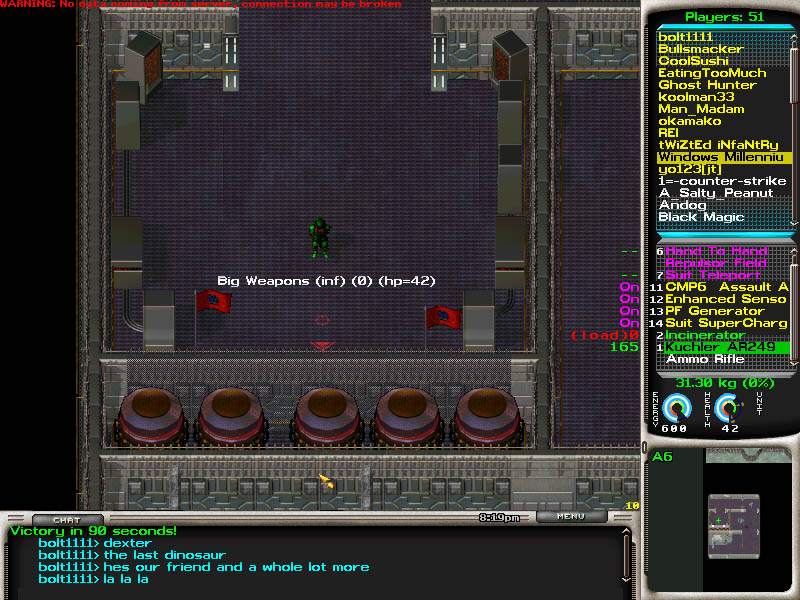The height and width of the screenshot is (600, 800).
Task: Activate the Suit Teleport item
Action: click(712, 275)
